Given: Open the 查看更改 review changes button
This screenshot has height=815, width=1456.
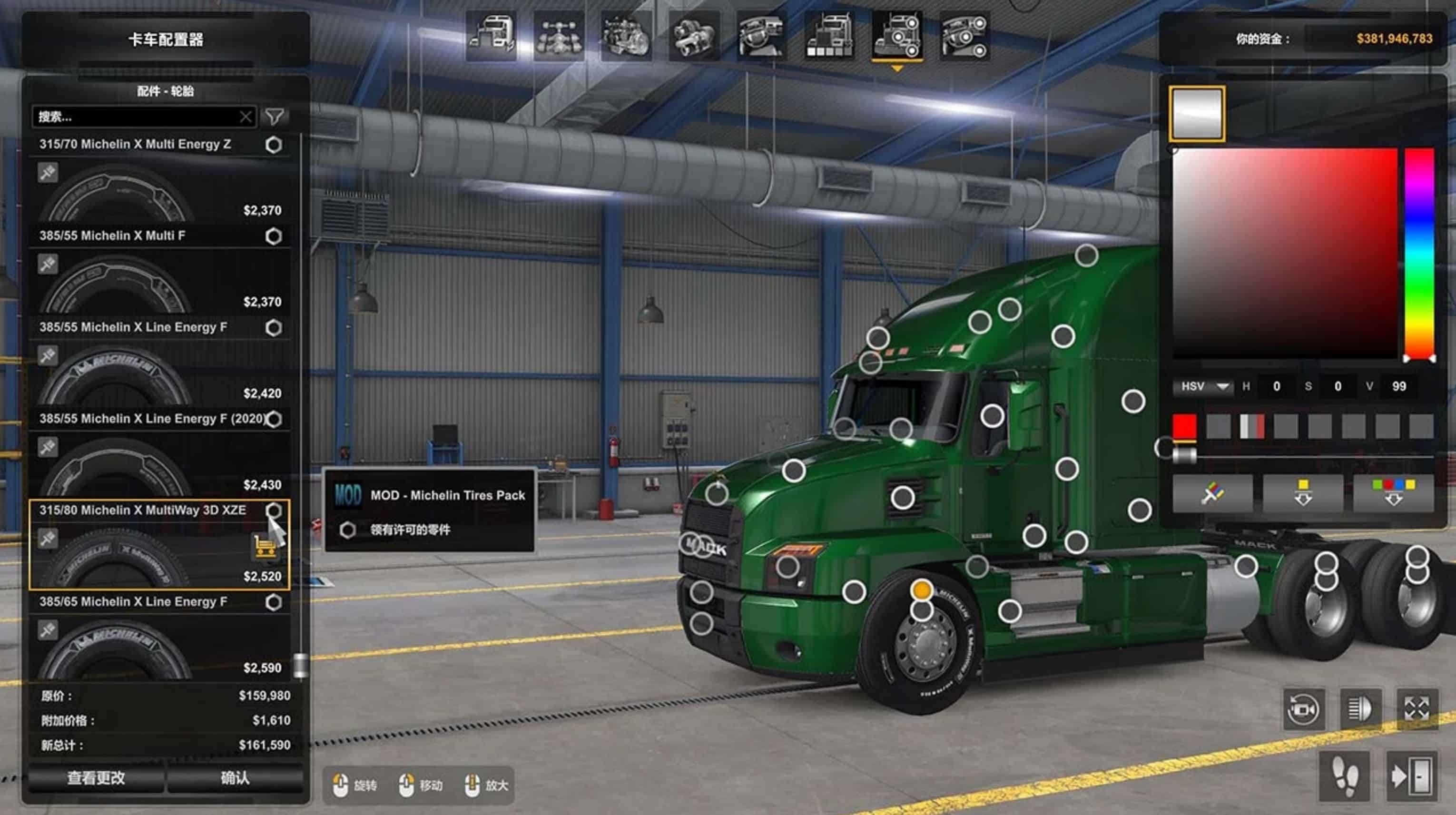Looking at the screenshot, I should [96, 778].
